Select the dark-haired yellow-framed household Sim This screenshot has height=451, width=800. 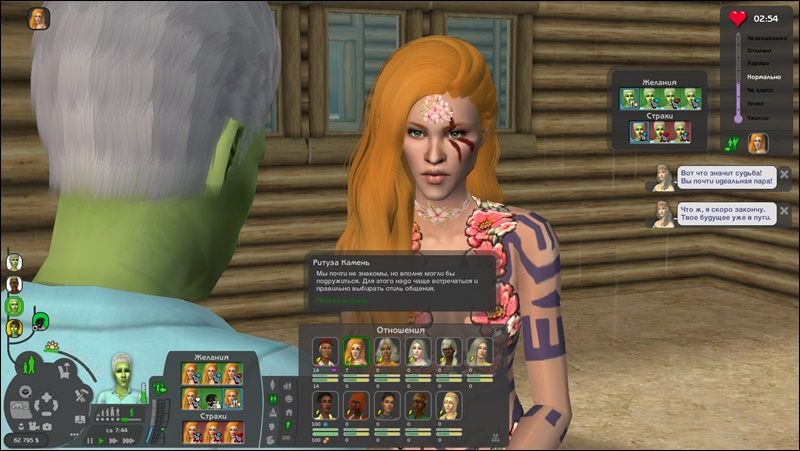[14, 327]
